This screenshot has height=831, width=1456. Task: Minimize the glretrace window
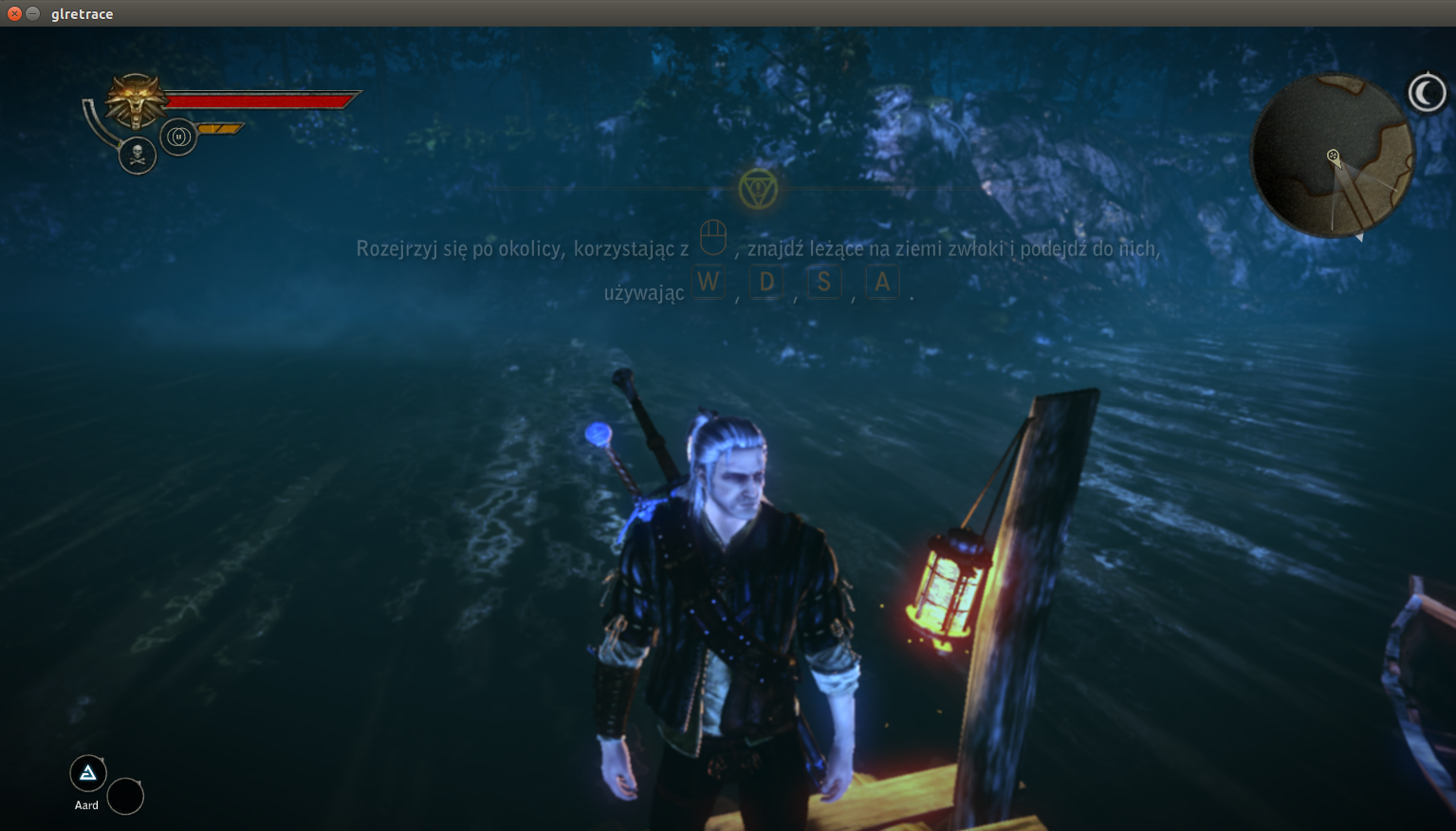(32, 13)
